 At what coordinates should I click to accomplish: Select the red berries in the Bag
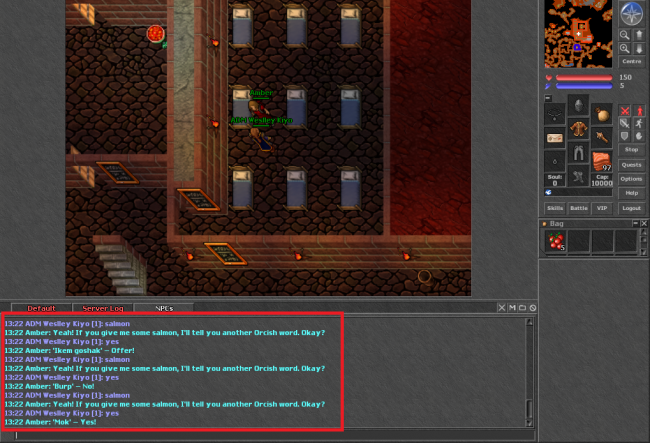[556, 241]
